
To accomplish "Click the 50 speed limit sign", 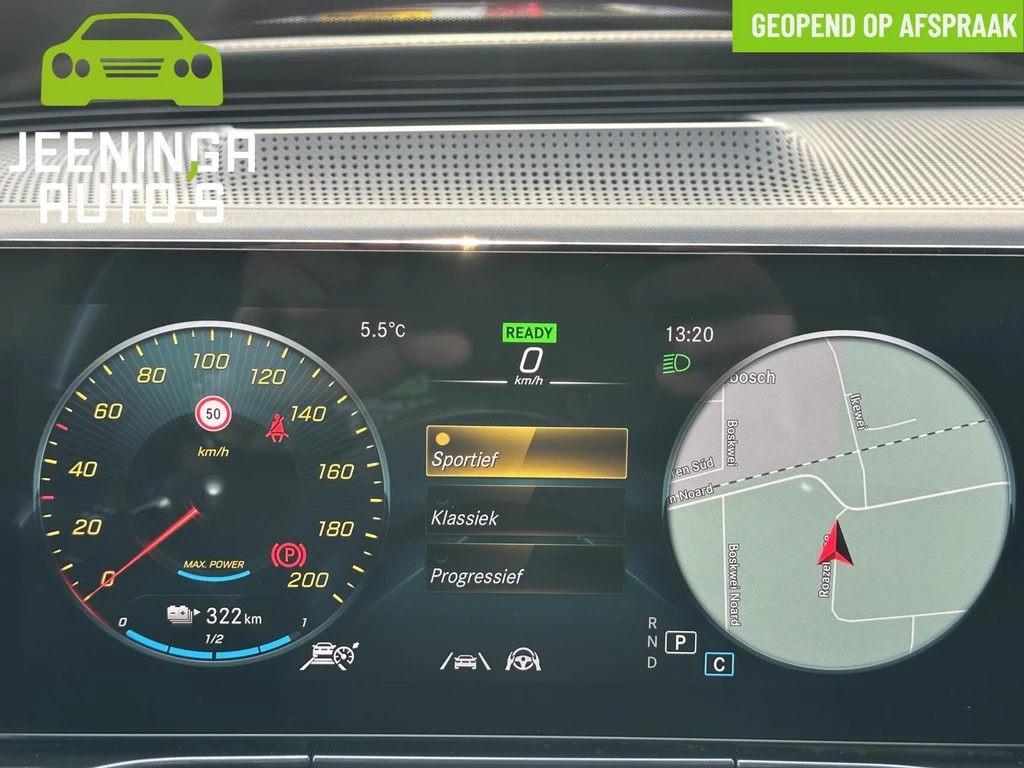I will [x=213, y=413].
